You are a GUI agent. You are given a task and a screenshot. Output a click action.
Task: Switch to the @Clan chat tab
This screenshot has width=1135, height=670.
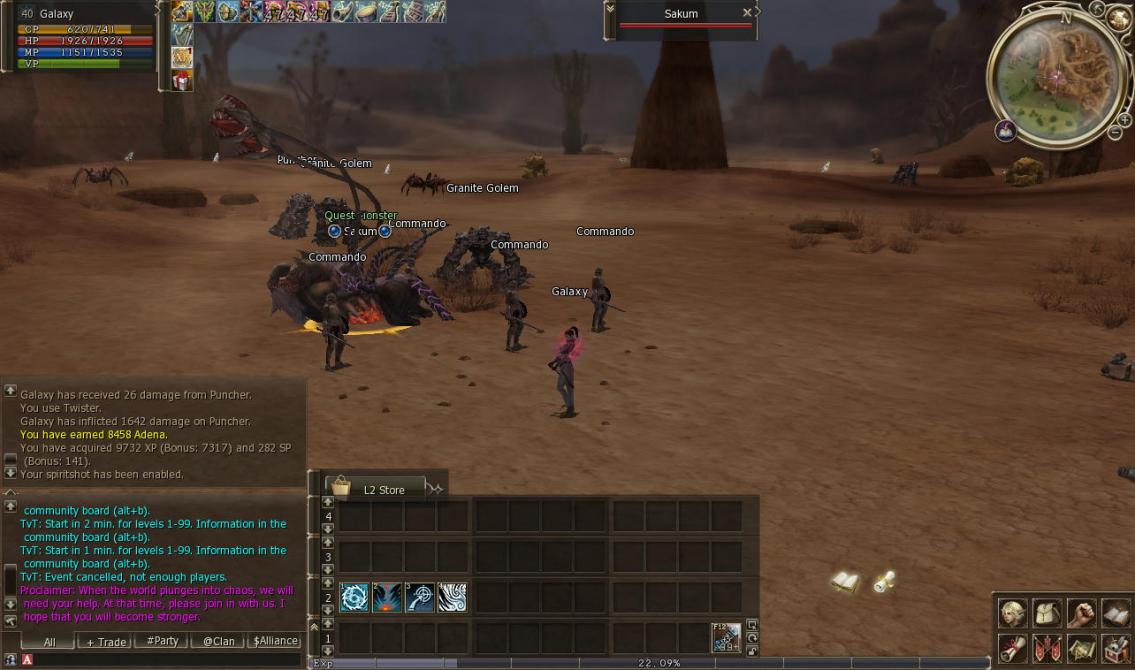point(218,642)
